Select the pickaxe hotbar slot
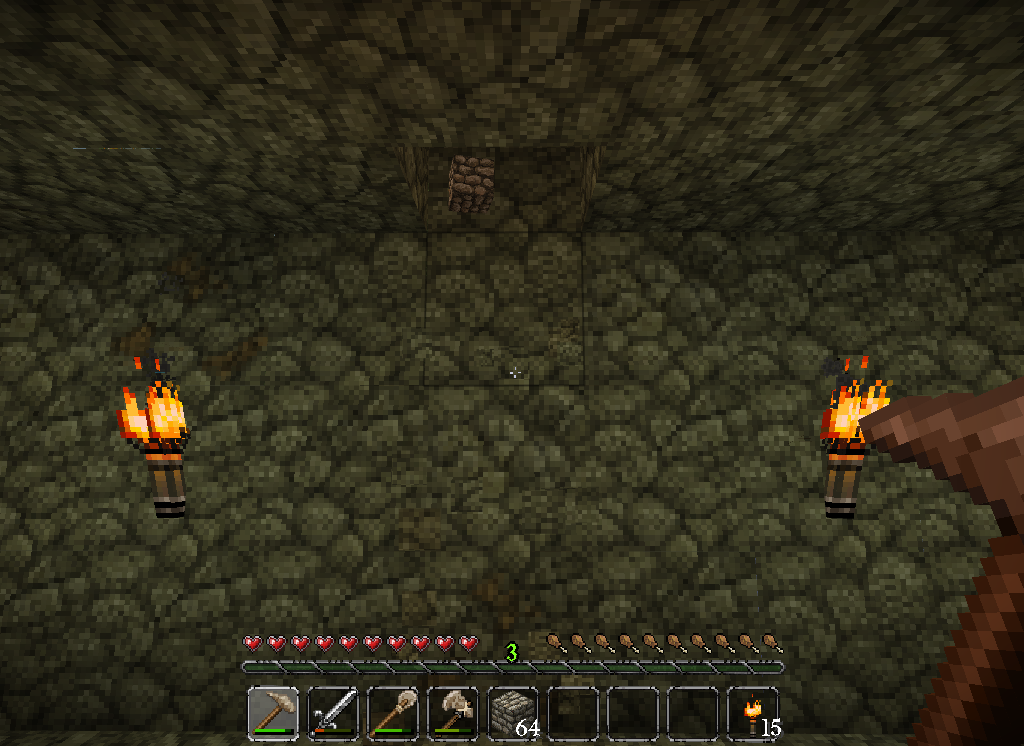Viewport: 1024px width, 746px height. click(272, 713)
